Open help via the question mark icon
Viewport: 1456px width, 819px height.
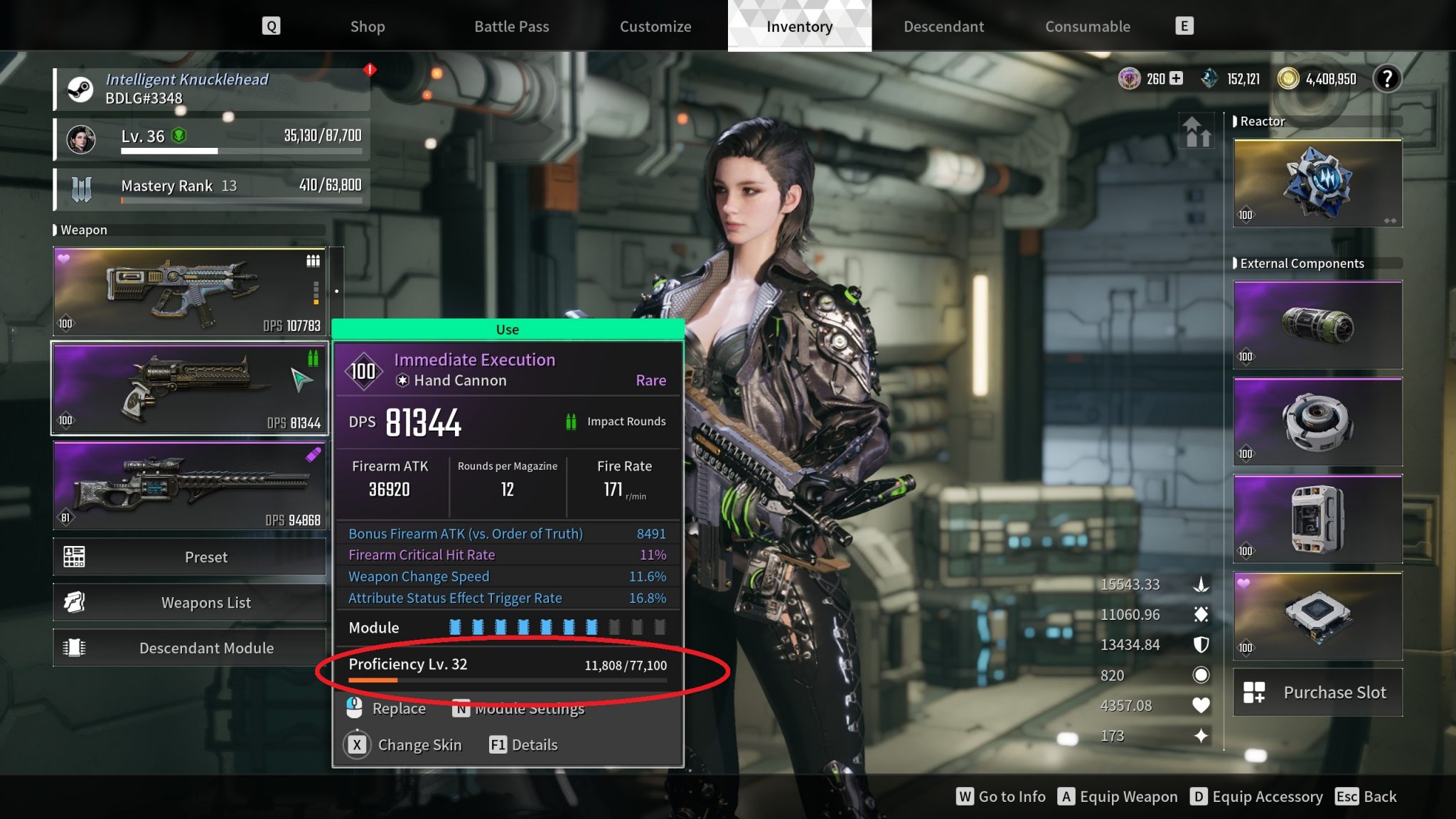coord(1386,78)
